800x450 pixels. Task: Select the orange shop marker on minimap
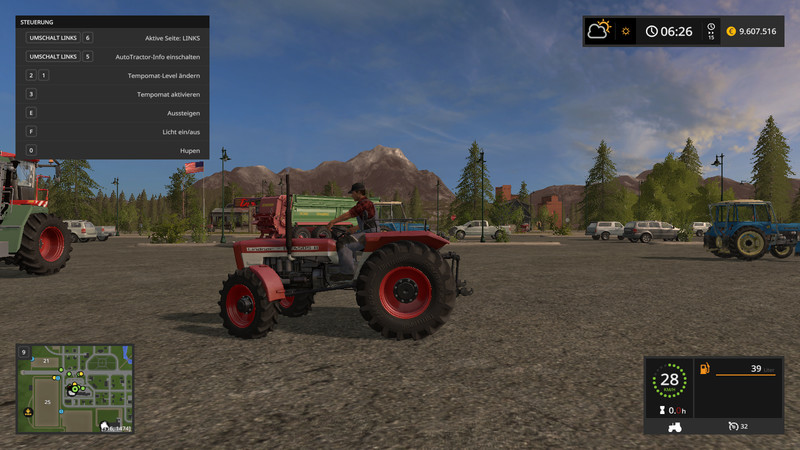28,411
